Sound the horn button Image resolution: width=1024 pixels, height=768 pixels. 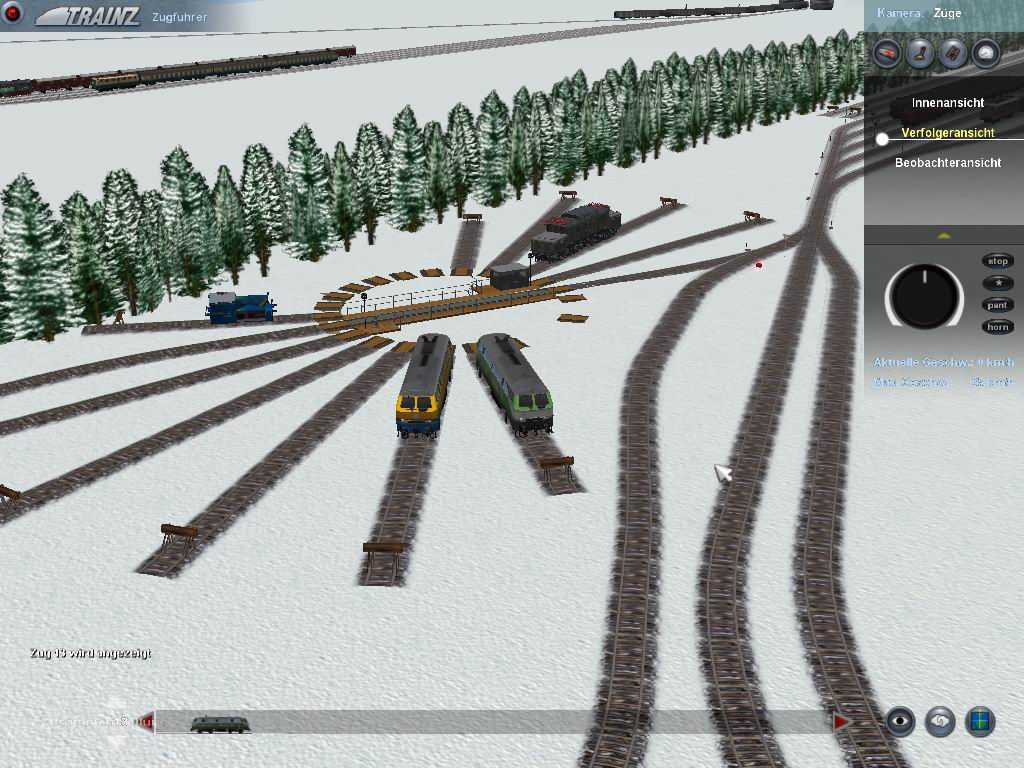point(998,327)
